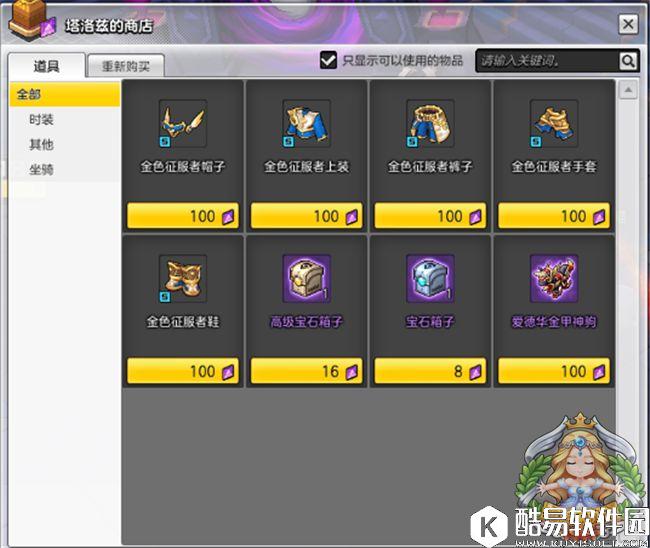
Task: Toggle 只显示可以使用的物品 checkbox
Action: pos(328,60)
